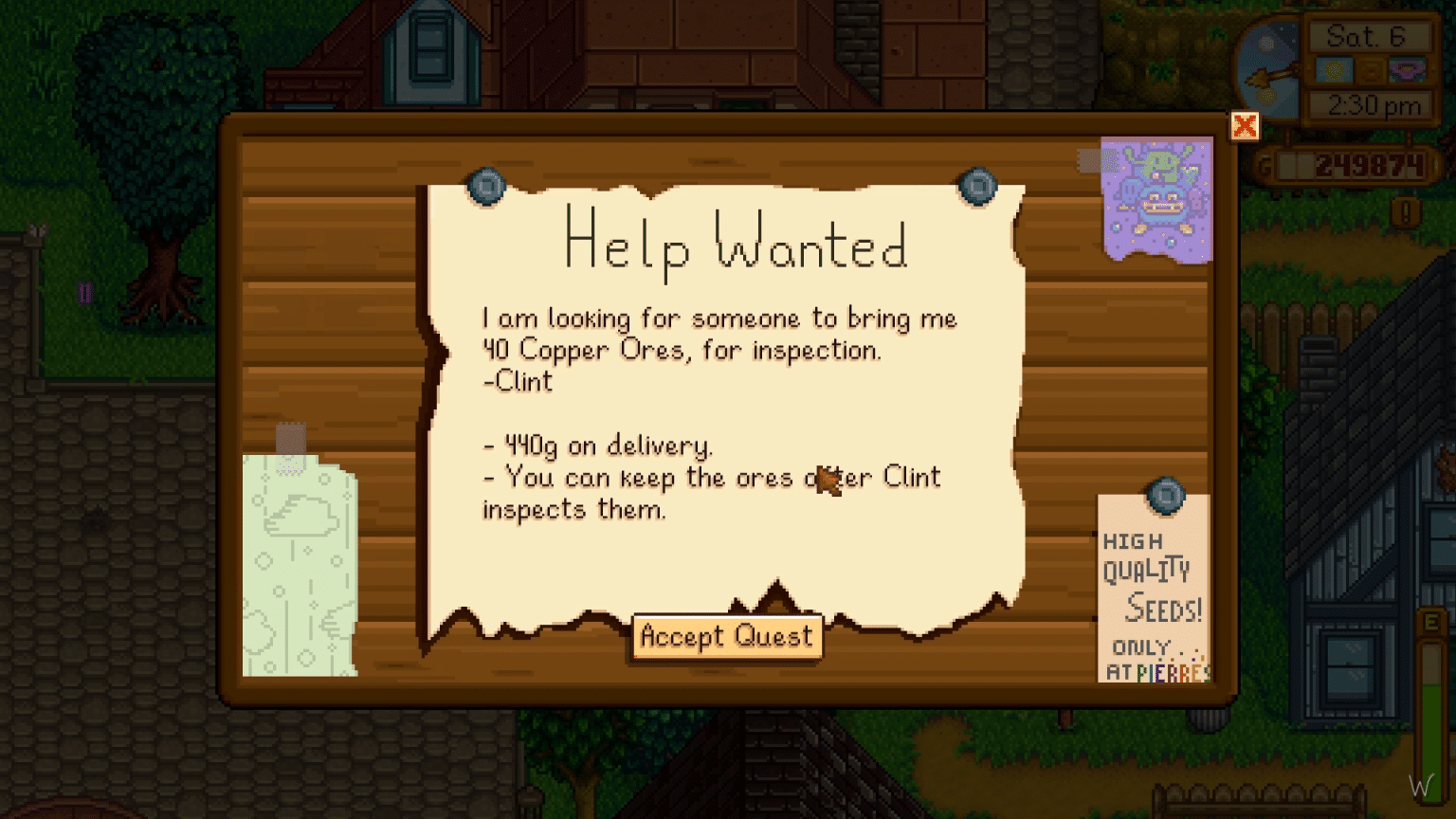This screenshot has height=819, width=1456.
Task: Click the pin holding the Seeds advertisement
Action: coord(1166,495)
